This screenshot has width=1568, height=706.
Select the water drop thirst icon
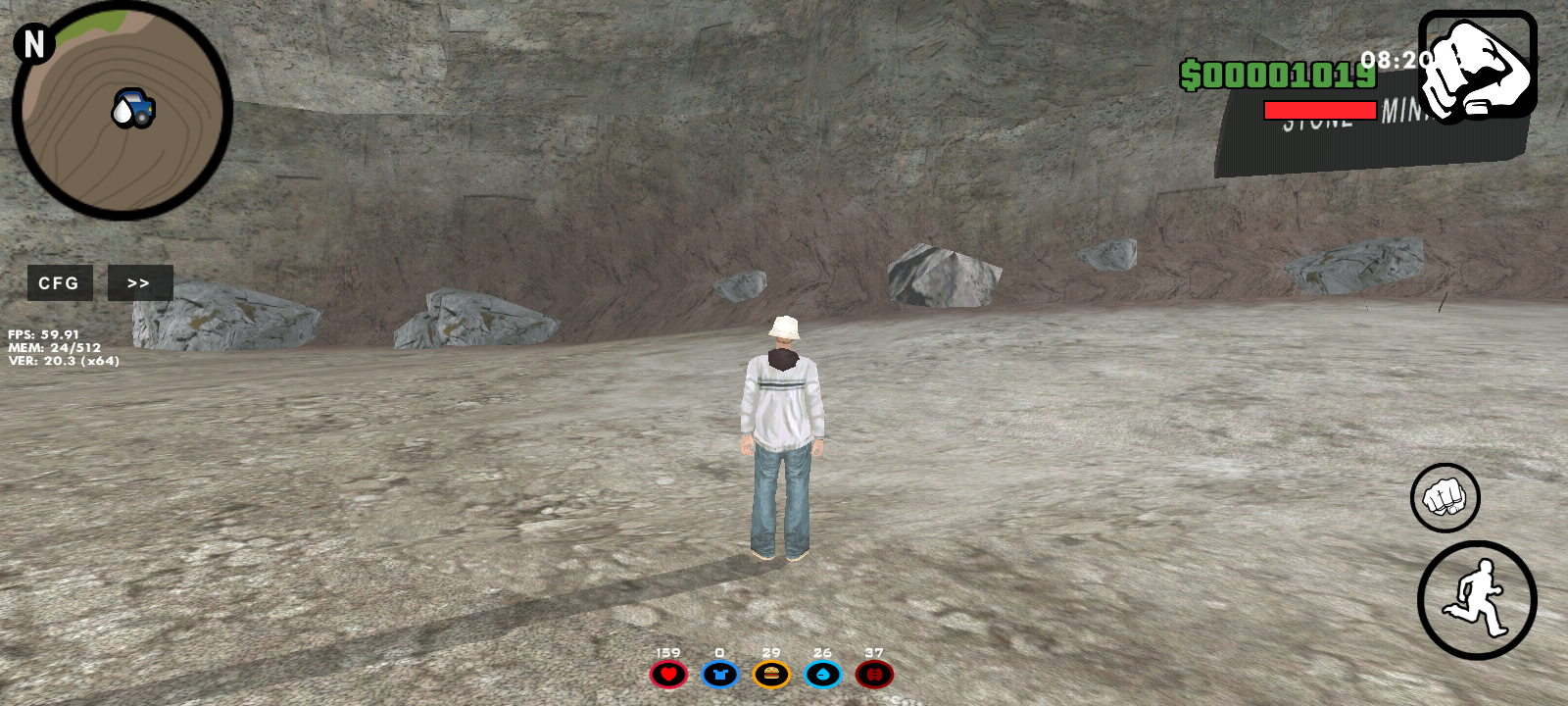822,675
